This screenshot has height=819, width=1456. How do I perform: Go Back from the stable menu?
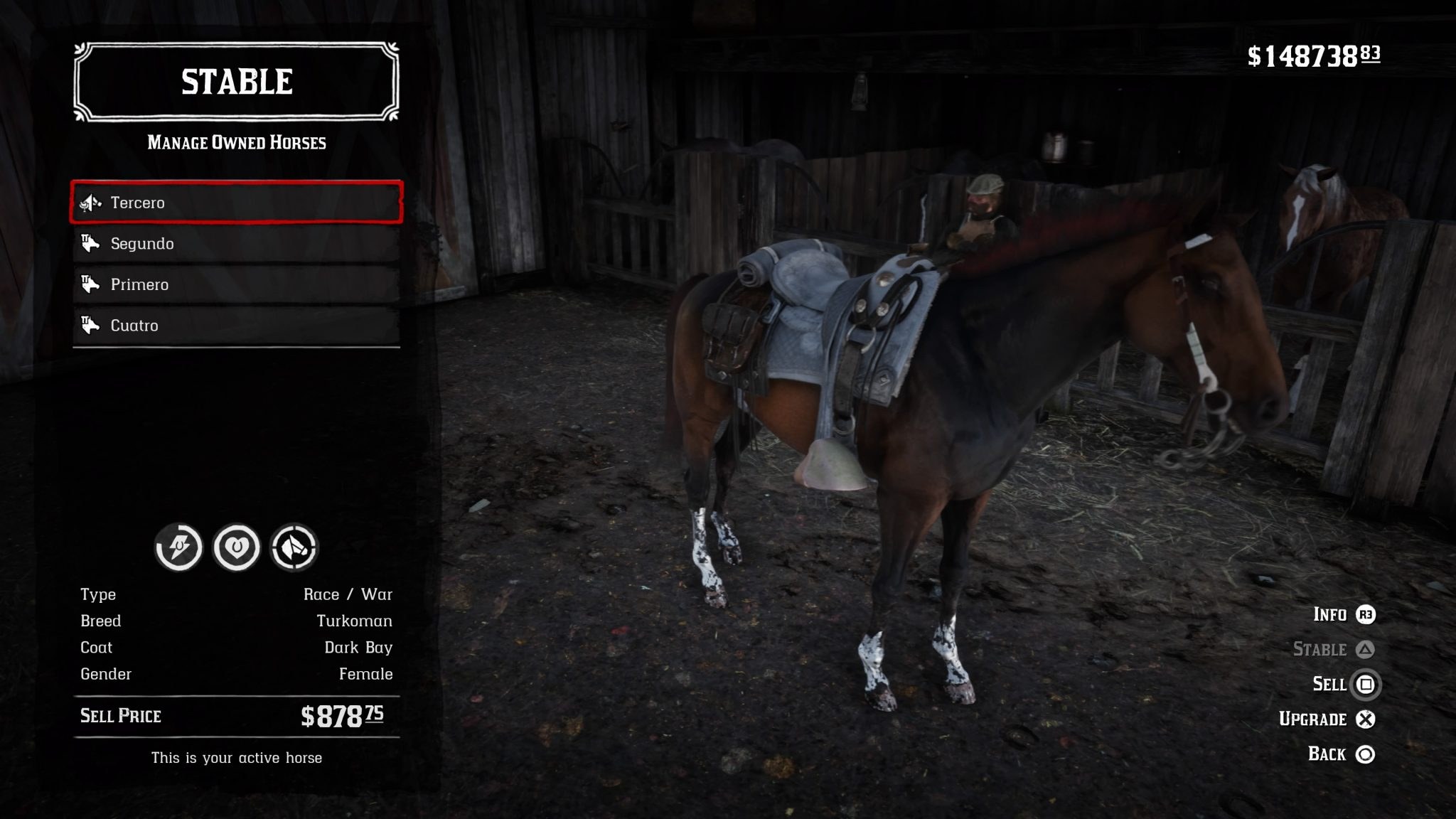pyautogui.click(x=1341, y=754)
